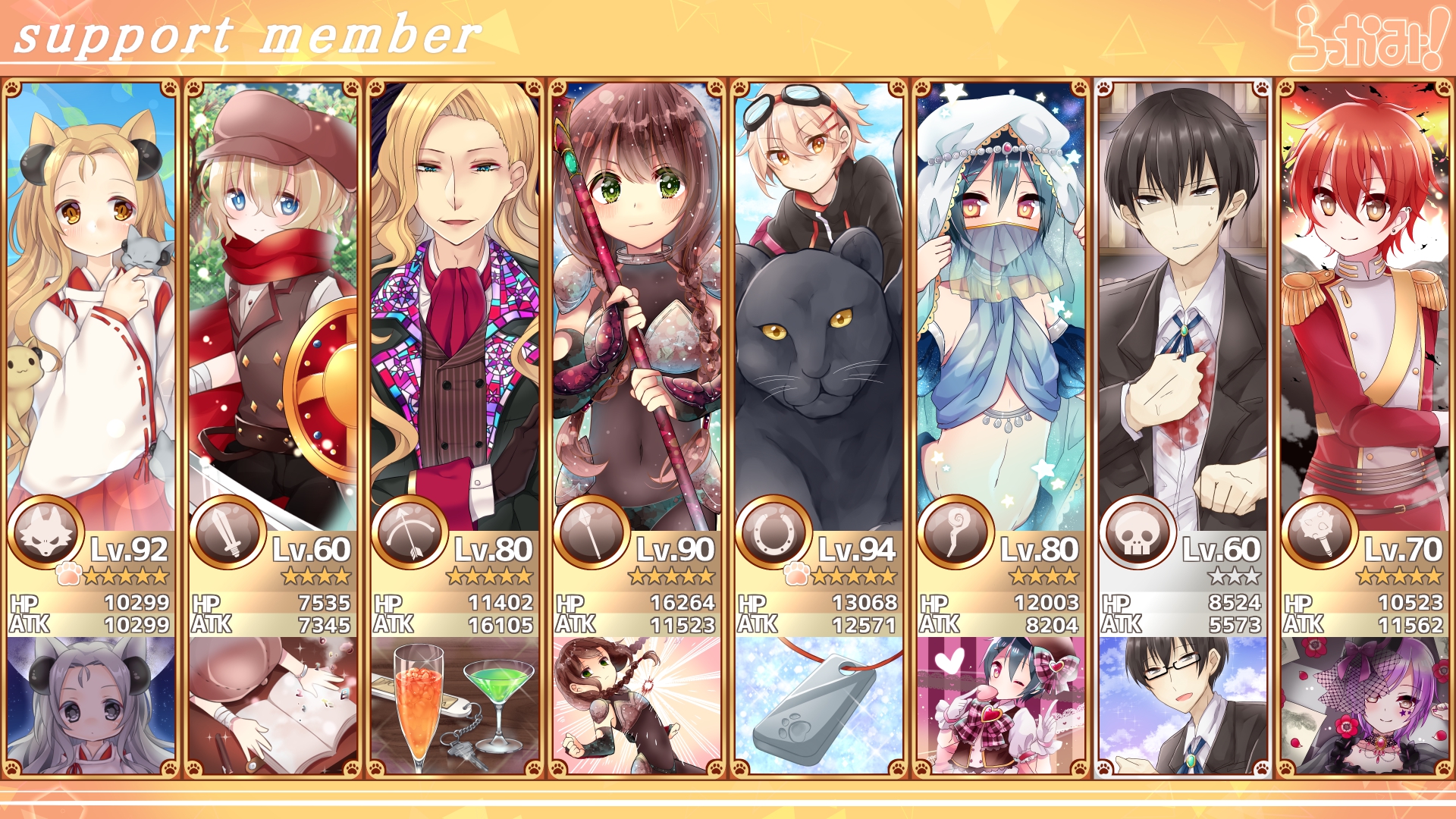Open the glasses-wearing man thumbnail
This screenshot has width=1456, height=819.
click(x=1183, y=705)
